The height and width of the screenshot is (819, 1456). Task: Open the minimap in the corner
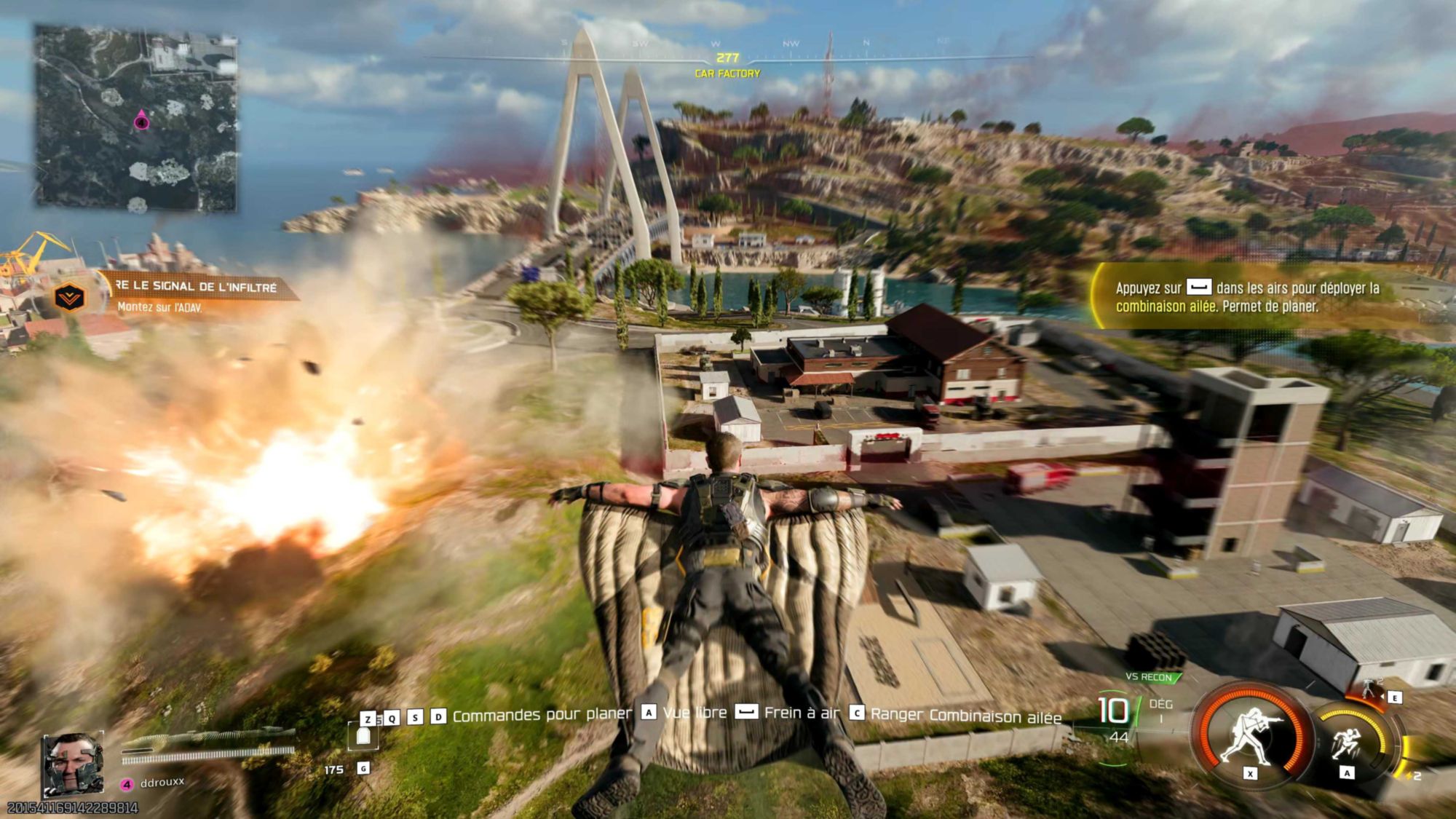pyautogui.click(x=137, y=118)
